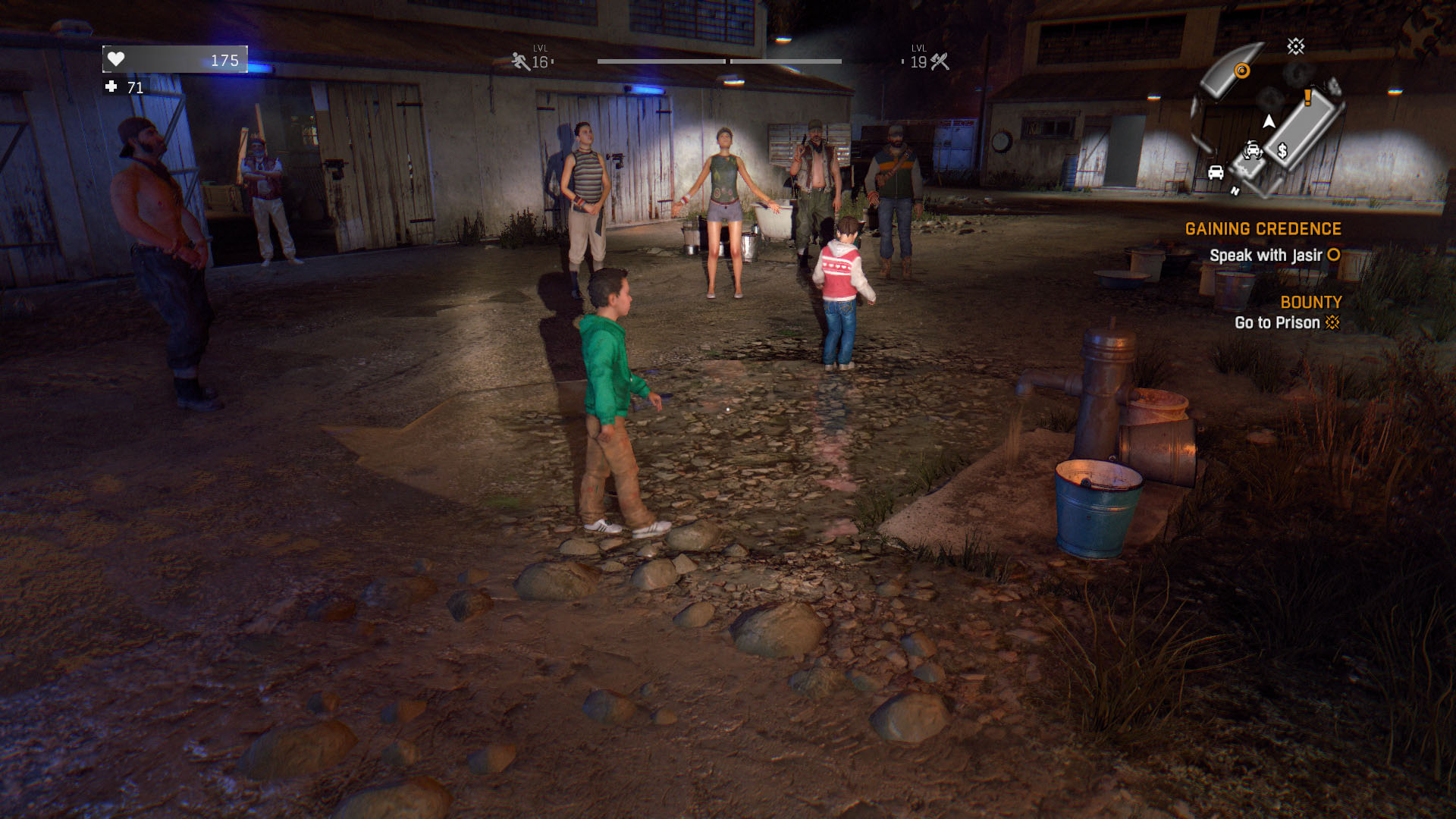The image size is (1456, 819).
Task: Click the agility level 16 runner icon
Action: click(x=520, y=61)
